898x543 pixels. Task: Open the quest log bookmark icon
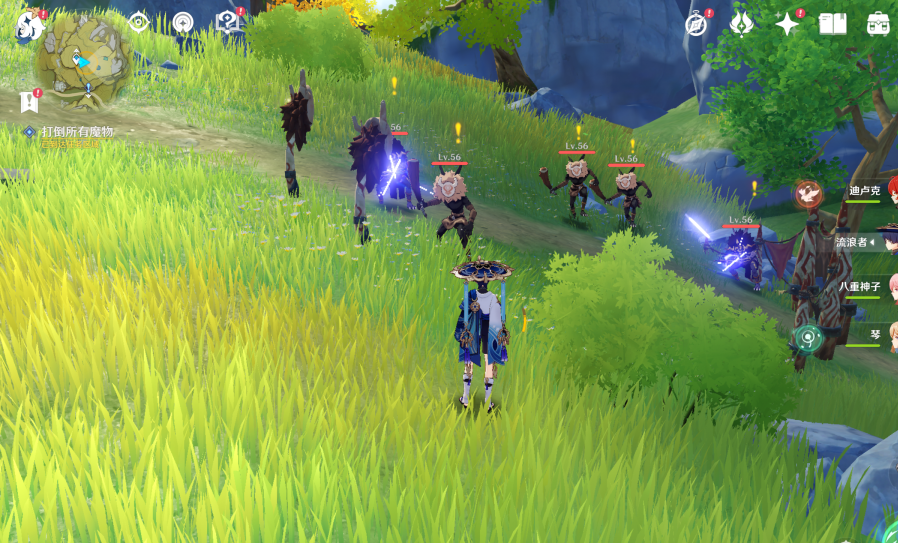point(29,101)
